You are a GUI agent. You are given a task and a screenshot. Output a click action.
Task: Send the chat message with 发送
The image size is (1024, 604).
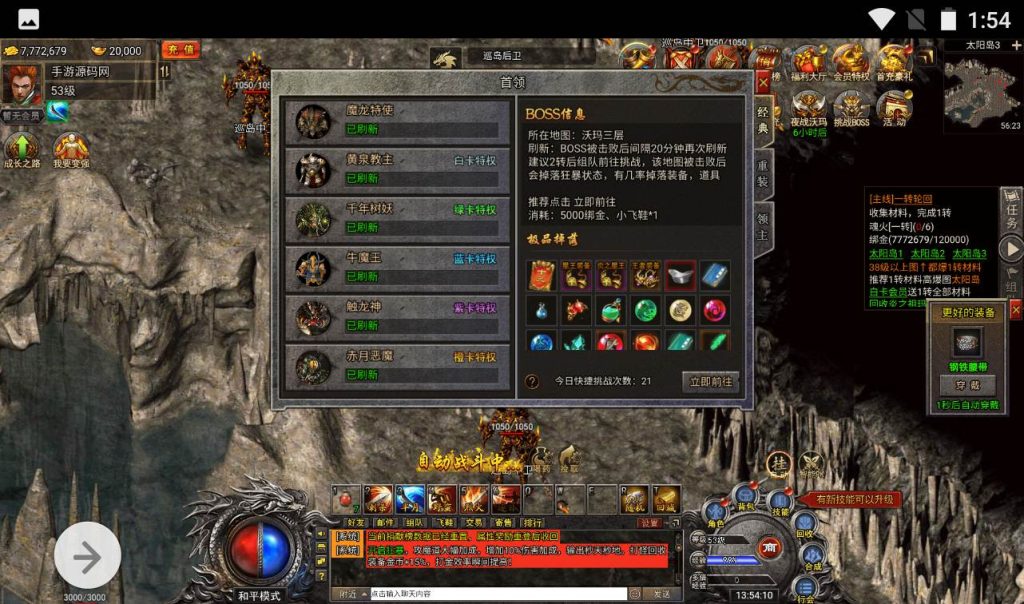tap(662, 593)
